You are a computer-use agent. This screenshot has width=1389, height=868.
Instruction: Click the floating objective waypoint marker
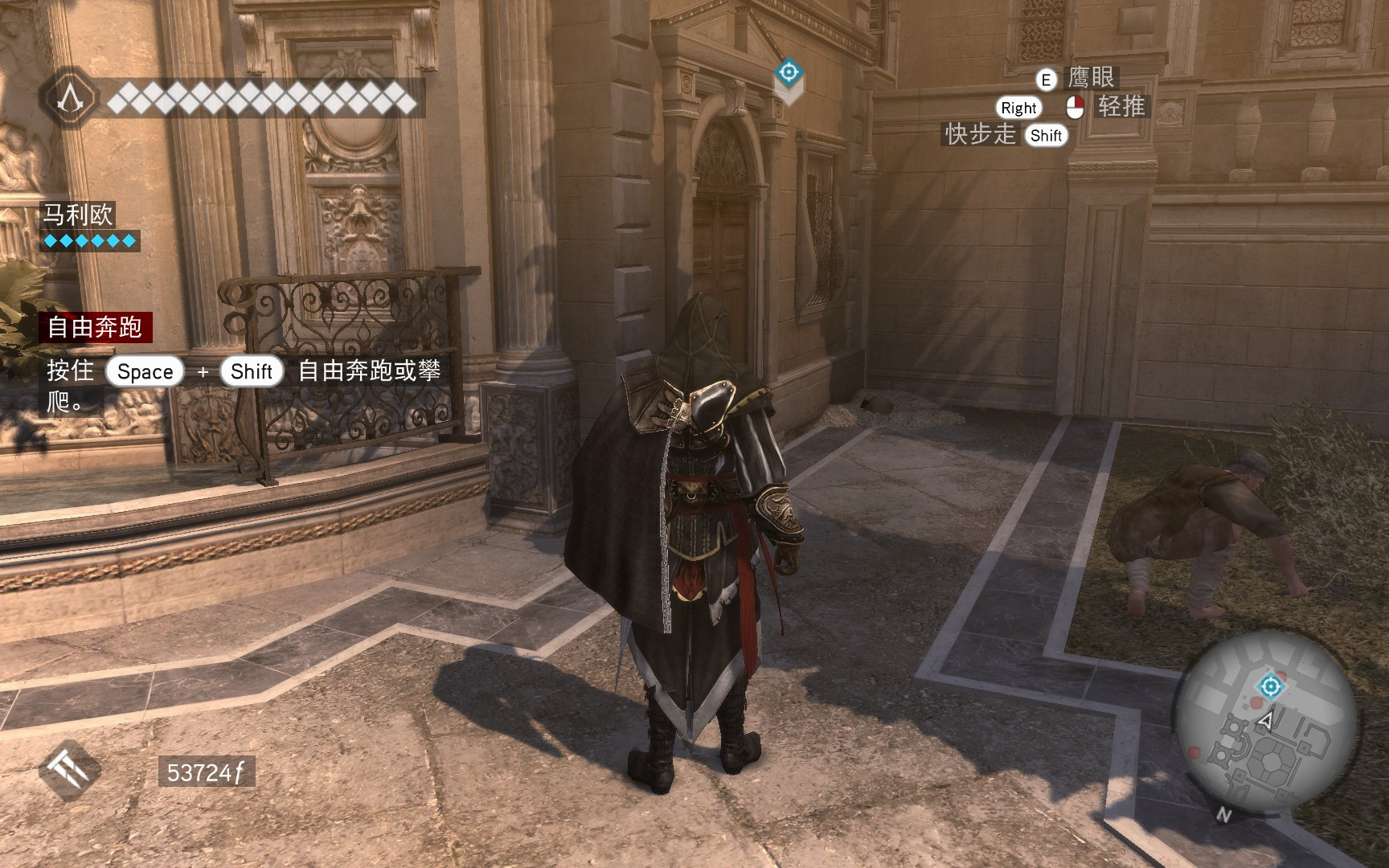(x=789, y=73)
